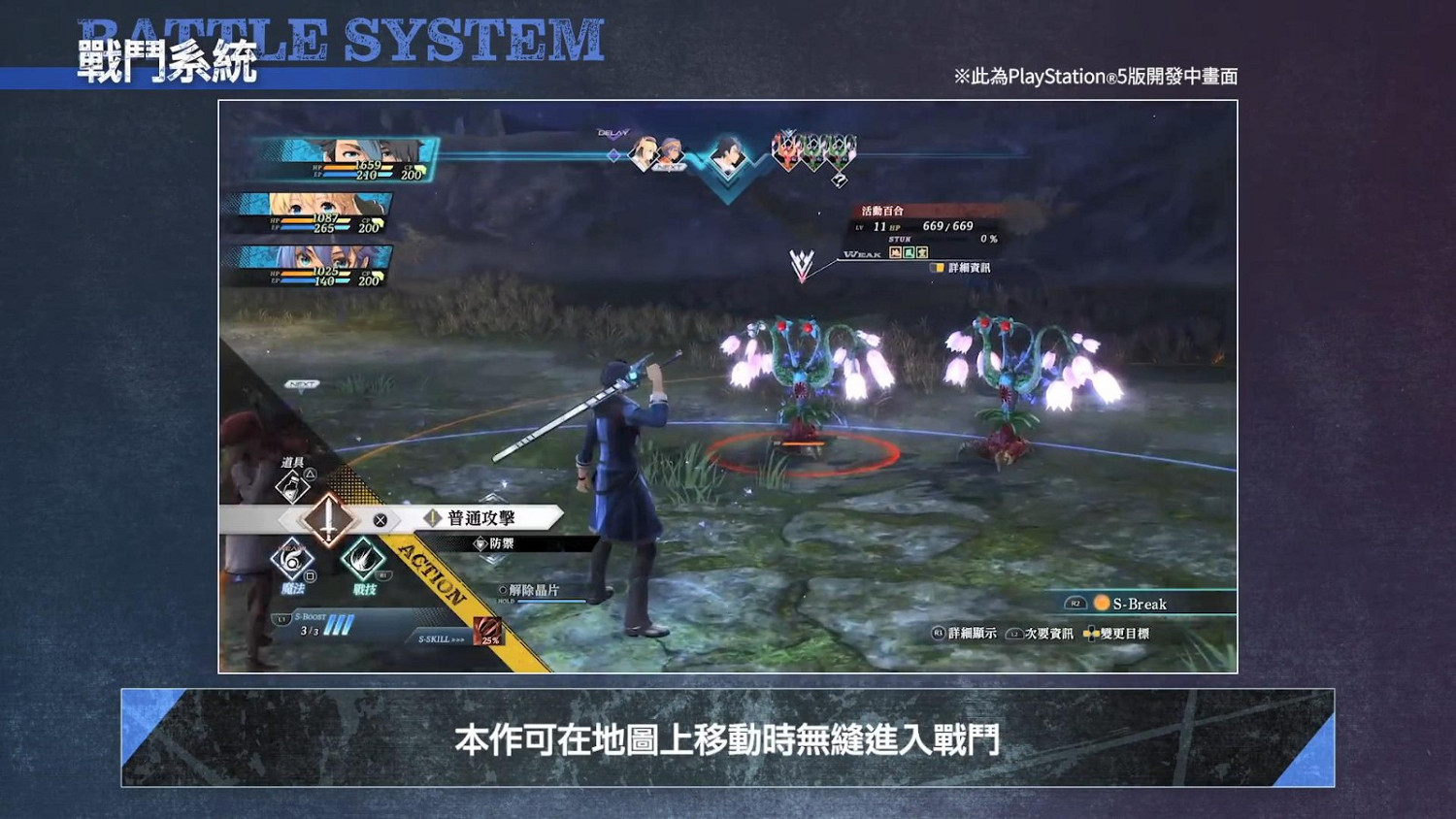Click the WEAK element weakness icons
1456x819 pixels.
[x=908, y=253]
